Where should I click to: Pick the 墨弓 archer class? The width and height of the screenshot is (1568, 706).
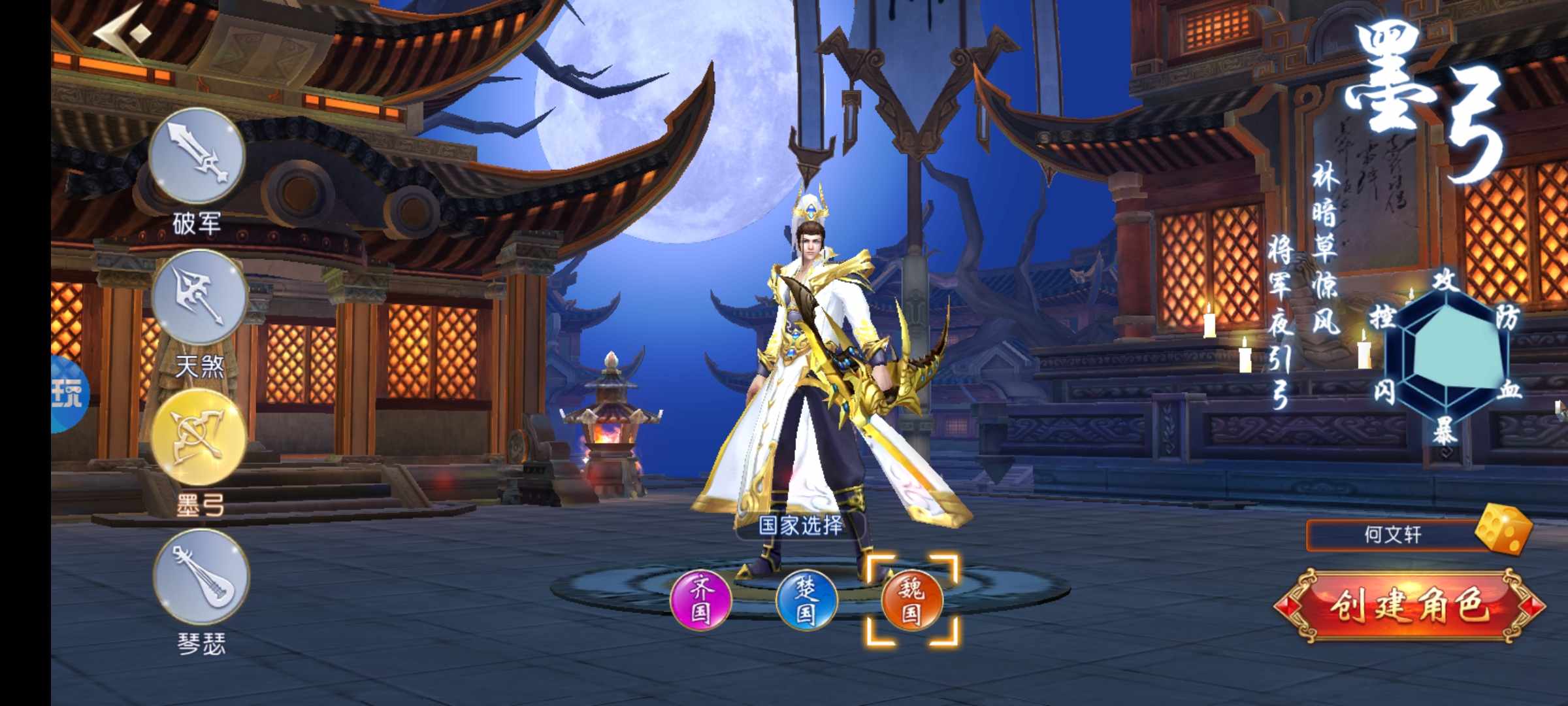[x=199, y=438]
